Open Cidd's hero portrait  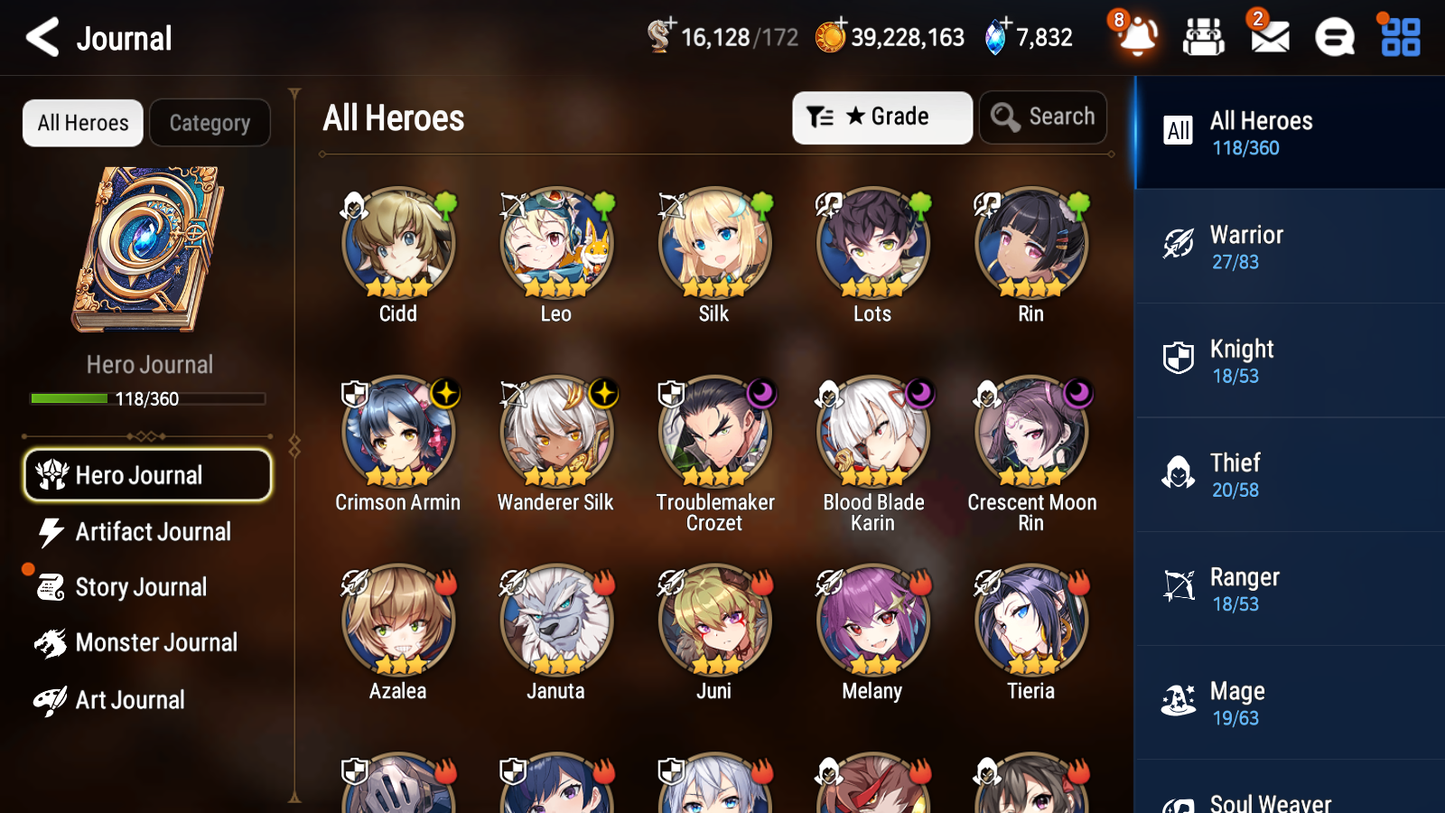(x=397, y=243)
